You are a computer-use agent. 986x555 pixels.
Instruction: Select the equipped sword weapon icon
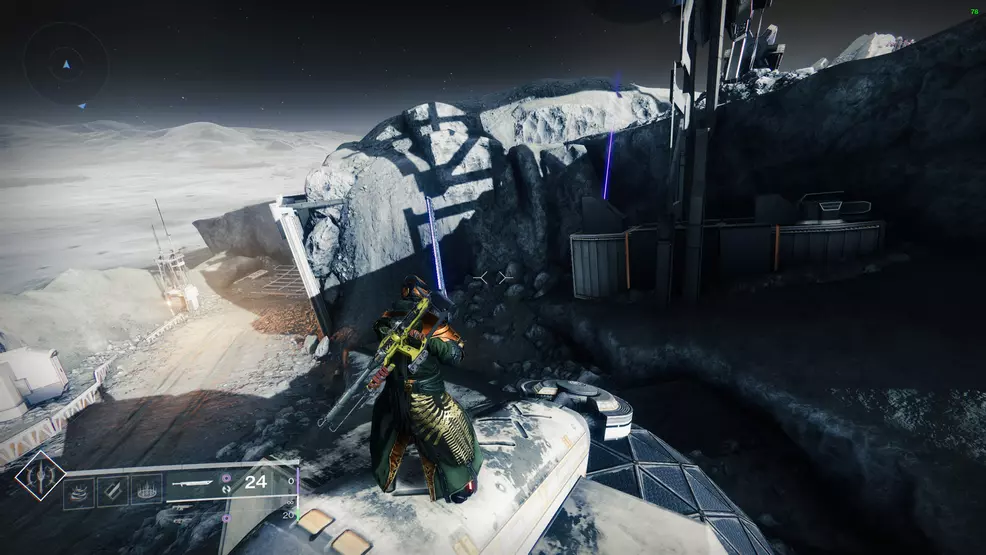pyautogui.click(x=194, y=482)
